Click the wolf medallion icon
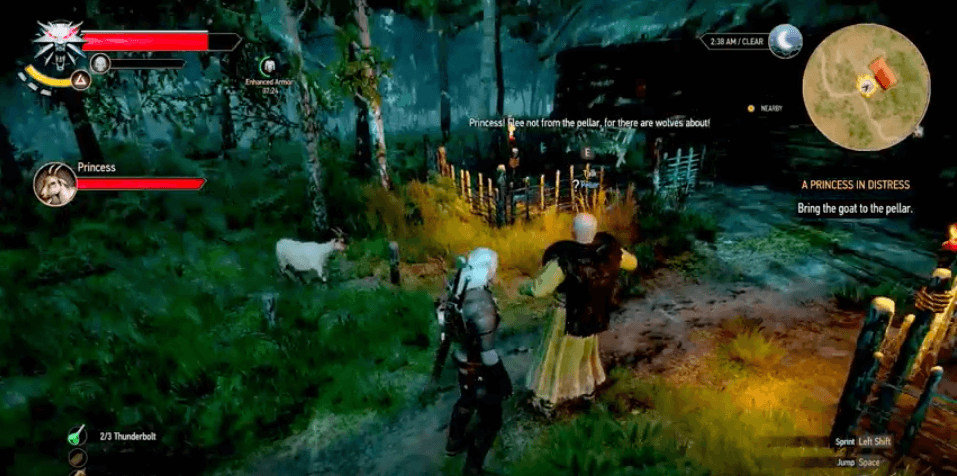 52,42
